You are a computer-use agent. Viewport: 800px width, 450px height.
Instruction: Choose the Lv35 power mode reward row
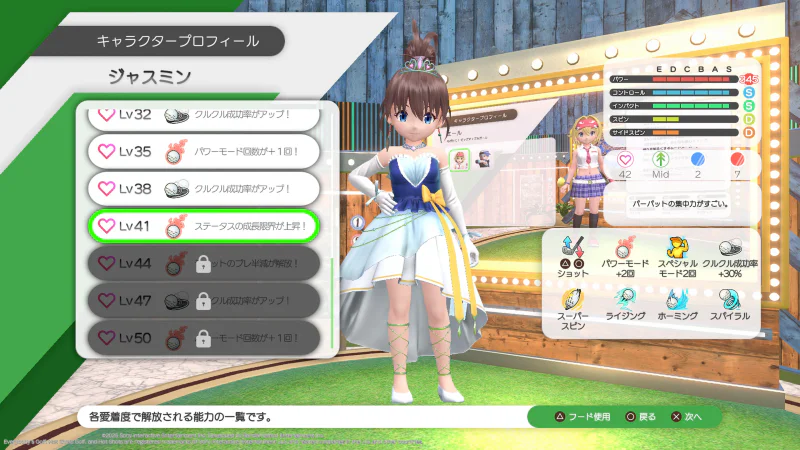pos(203,152)
